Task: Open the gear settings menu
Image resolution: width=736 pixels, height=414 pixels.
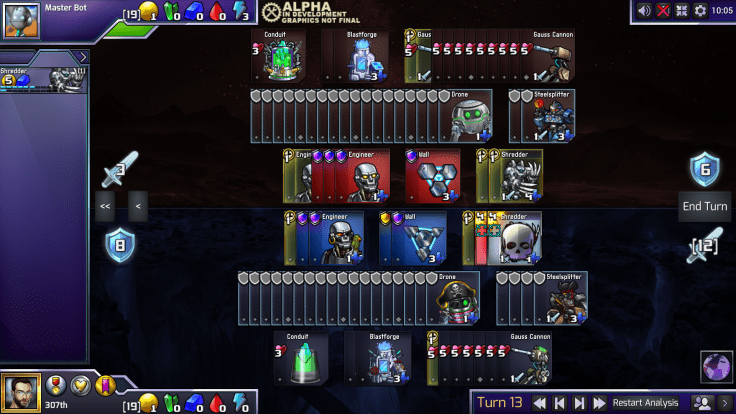Action: [700, 10]
